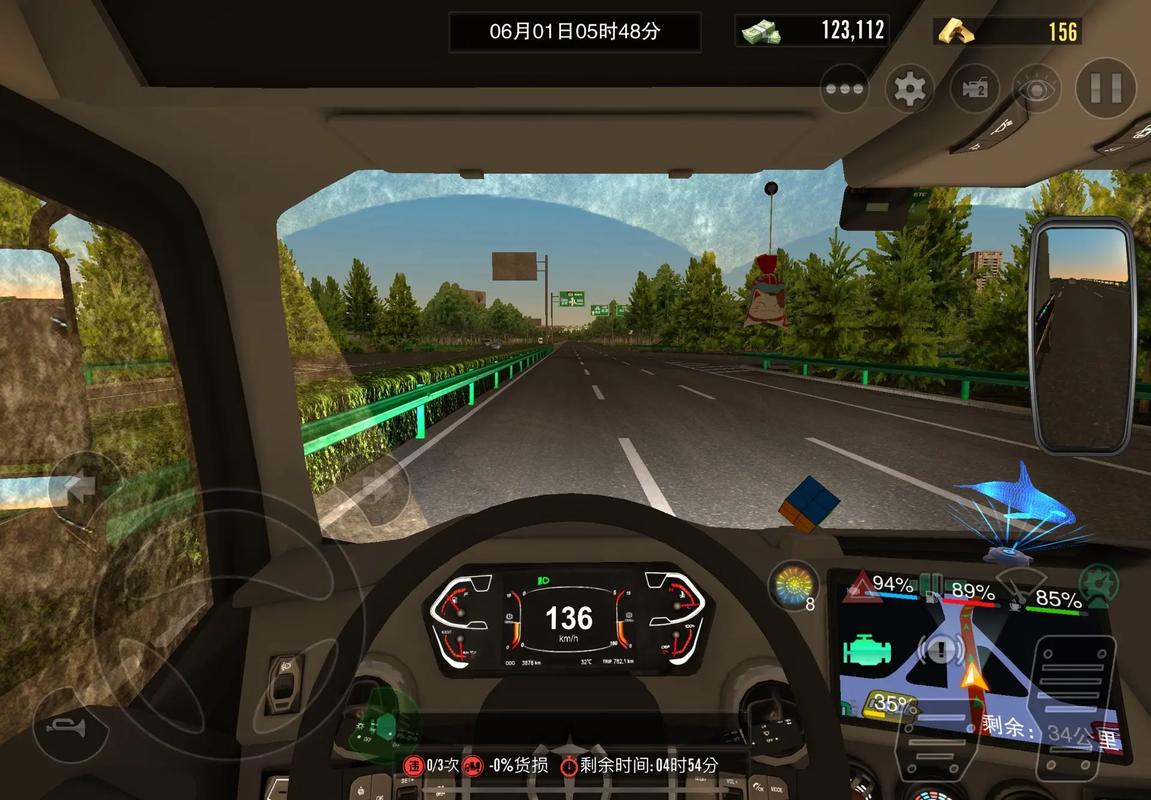Pause the game with the pause button

tap(1105, 88)
